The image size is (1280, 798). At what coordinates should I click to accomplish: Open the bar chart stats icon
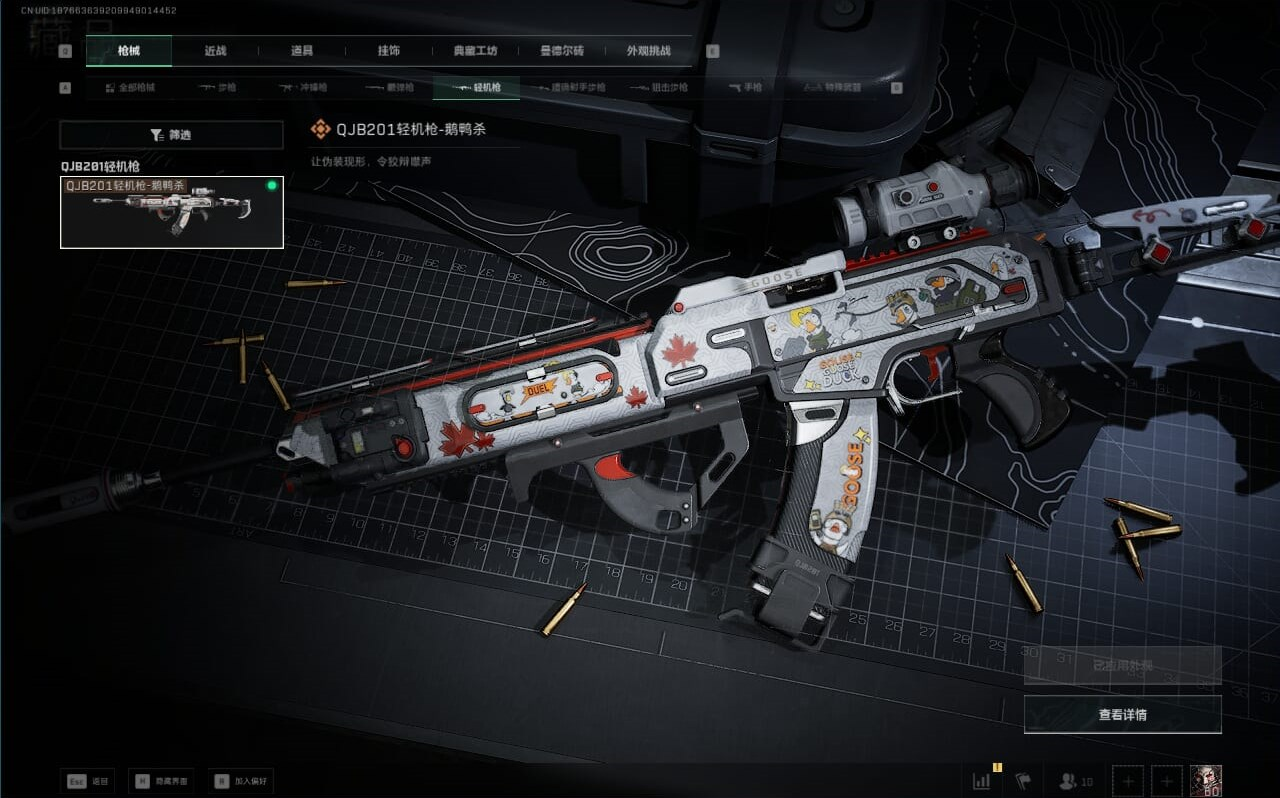982,781
